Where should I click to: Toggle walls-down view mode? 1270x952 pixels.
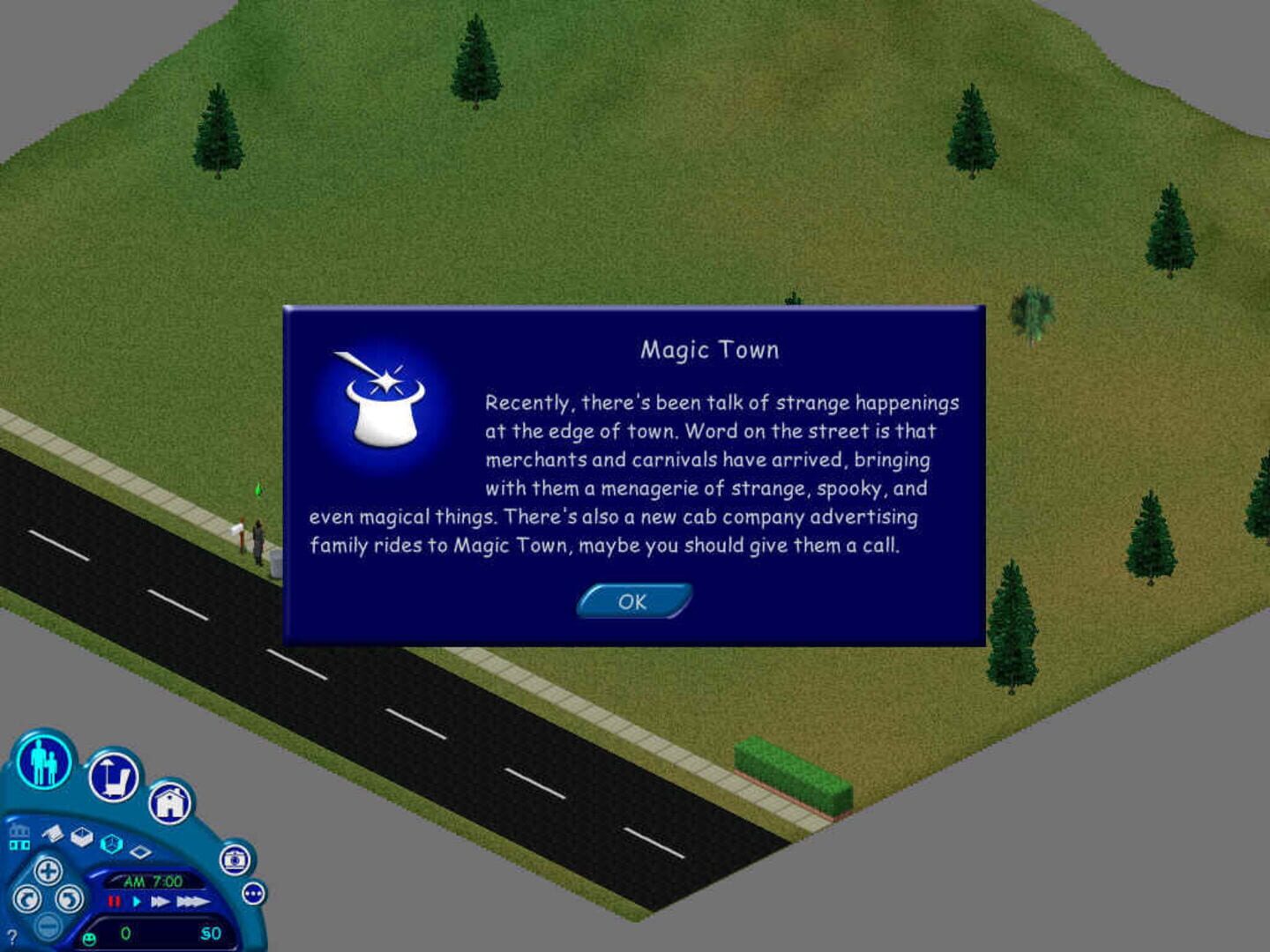point(53,834)
